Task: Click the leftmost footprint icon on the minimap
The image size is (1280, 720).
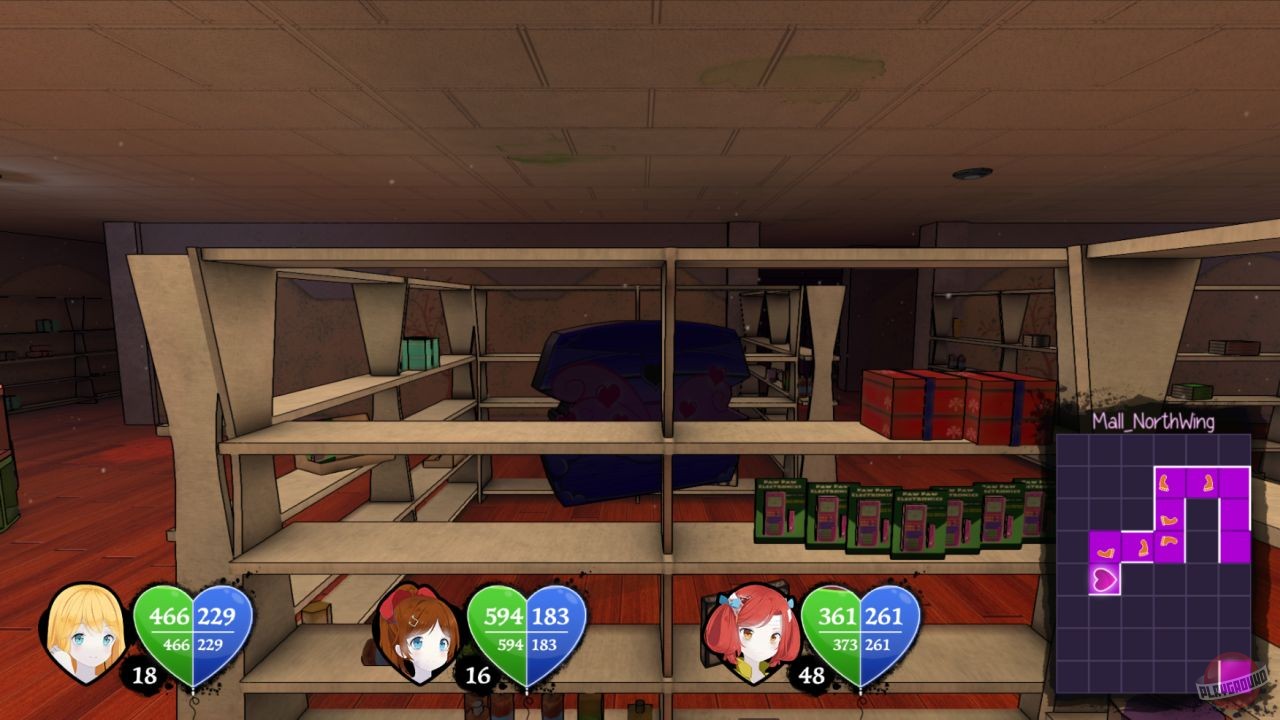Action: point(1104,551)
